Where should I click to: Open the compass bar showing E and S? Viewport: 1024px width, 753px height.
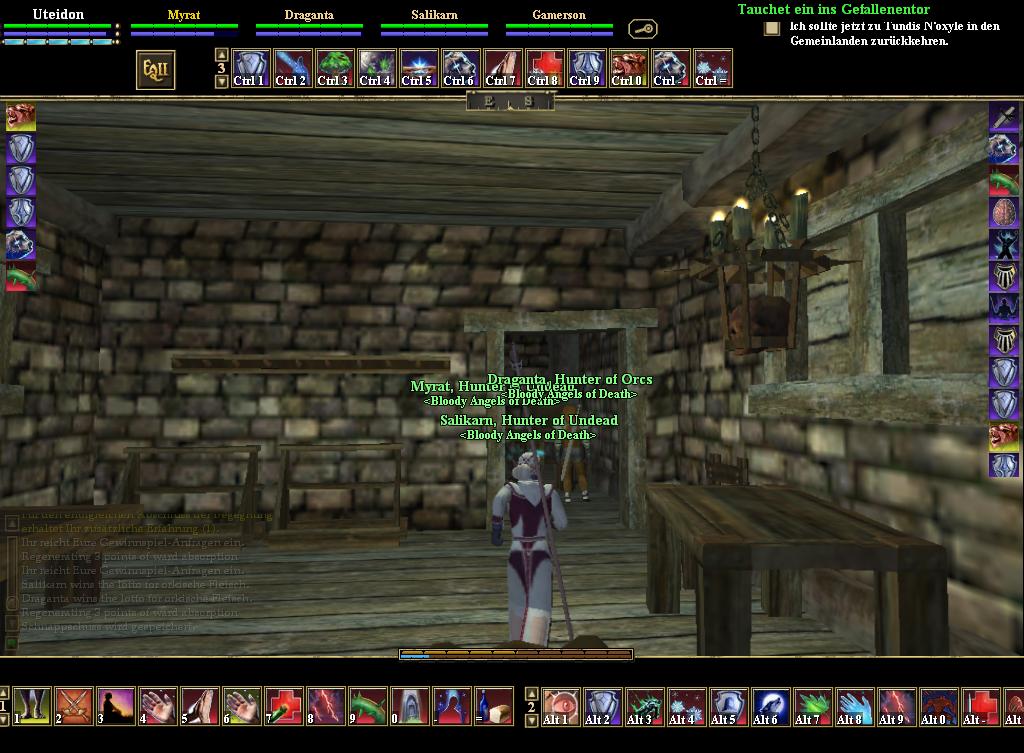(509, 101)
